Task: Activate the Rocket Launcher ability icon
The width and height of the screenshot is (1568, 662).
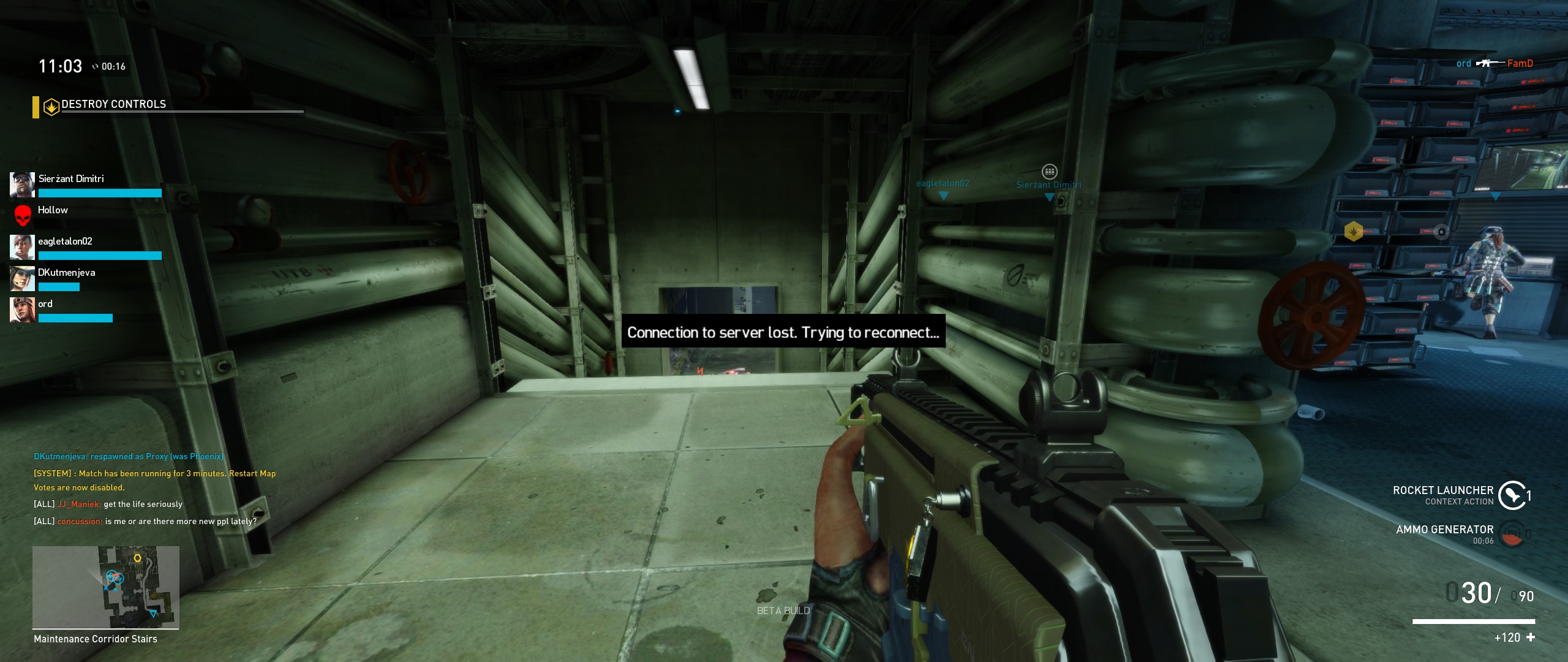Action: coord(1512,495)
